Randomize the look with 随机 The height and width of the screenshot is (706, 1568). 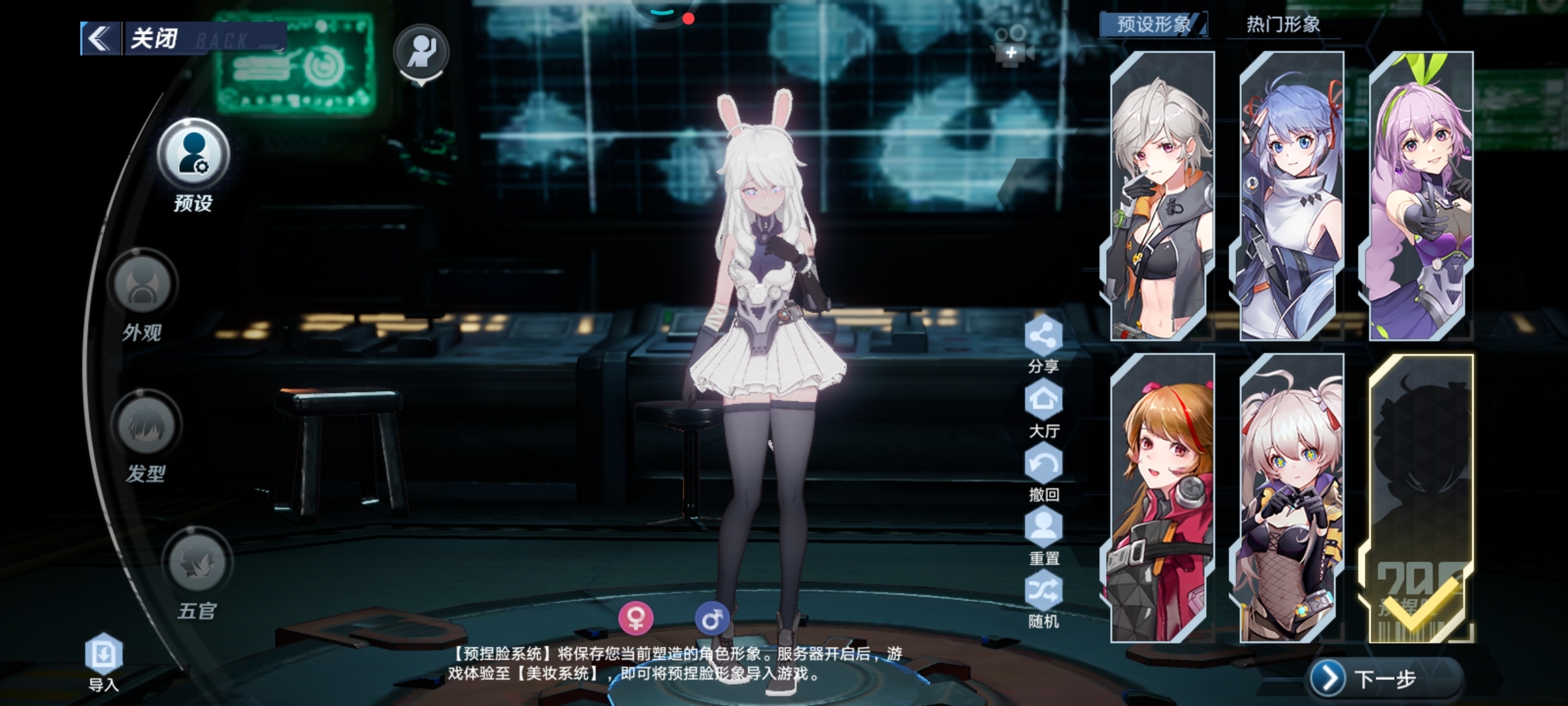pyautogui.click(x=1043, y=592)
